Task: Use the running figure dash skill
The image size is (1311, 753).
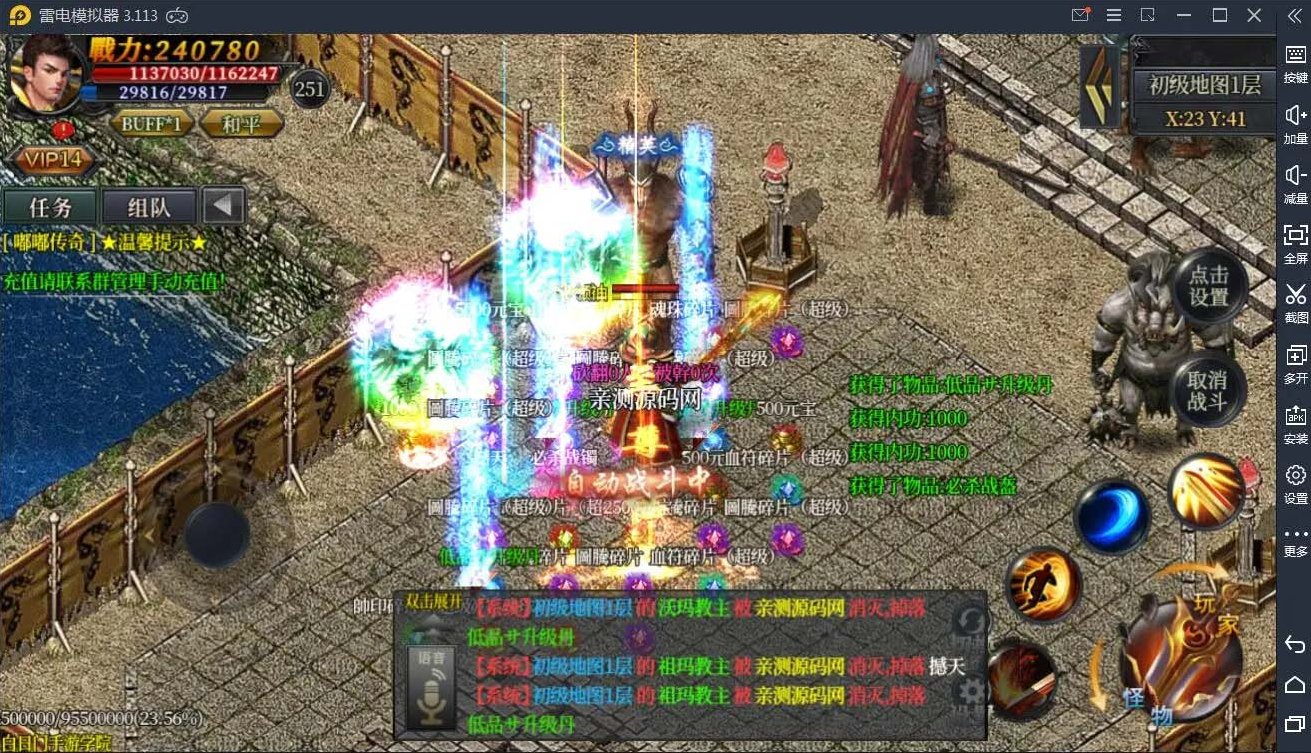Action: point(1042,585)
